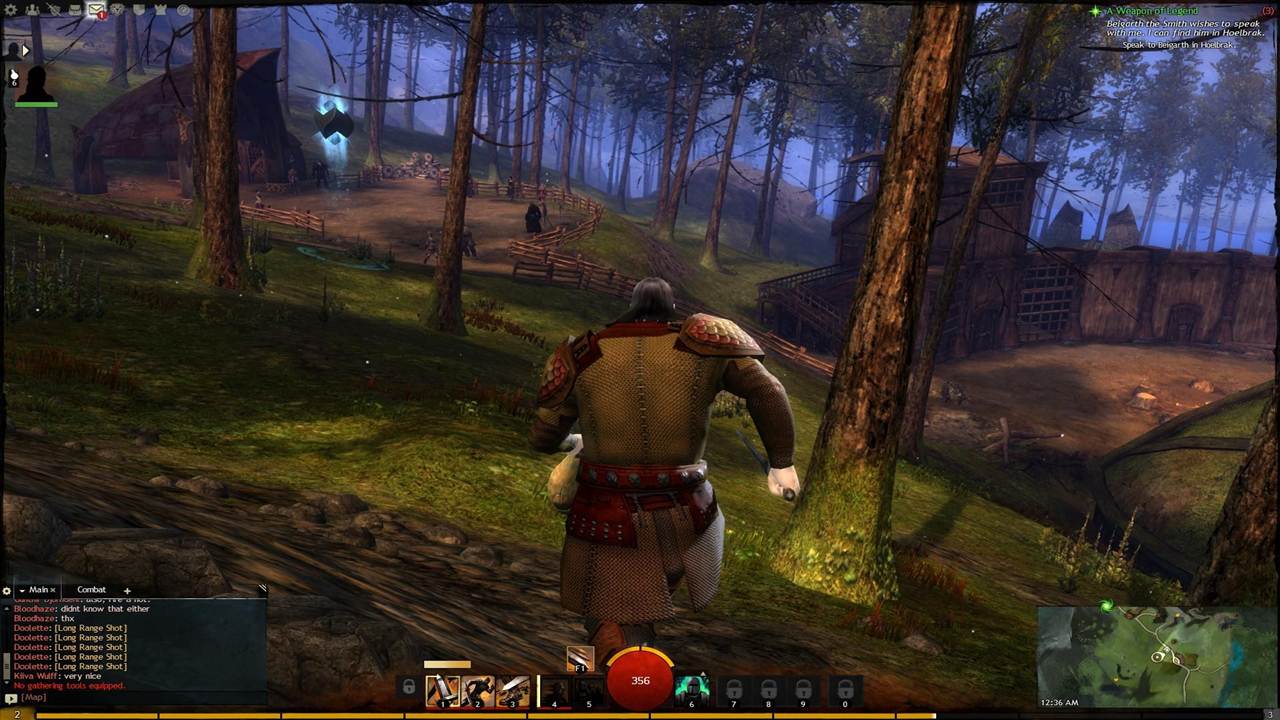Add a new chat tab
Screen dimensions: 1280x720
click(x=127, y=590)
